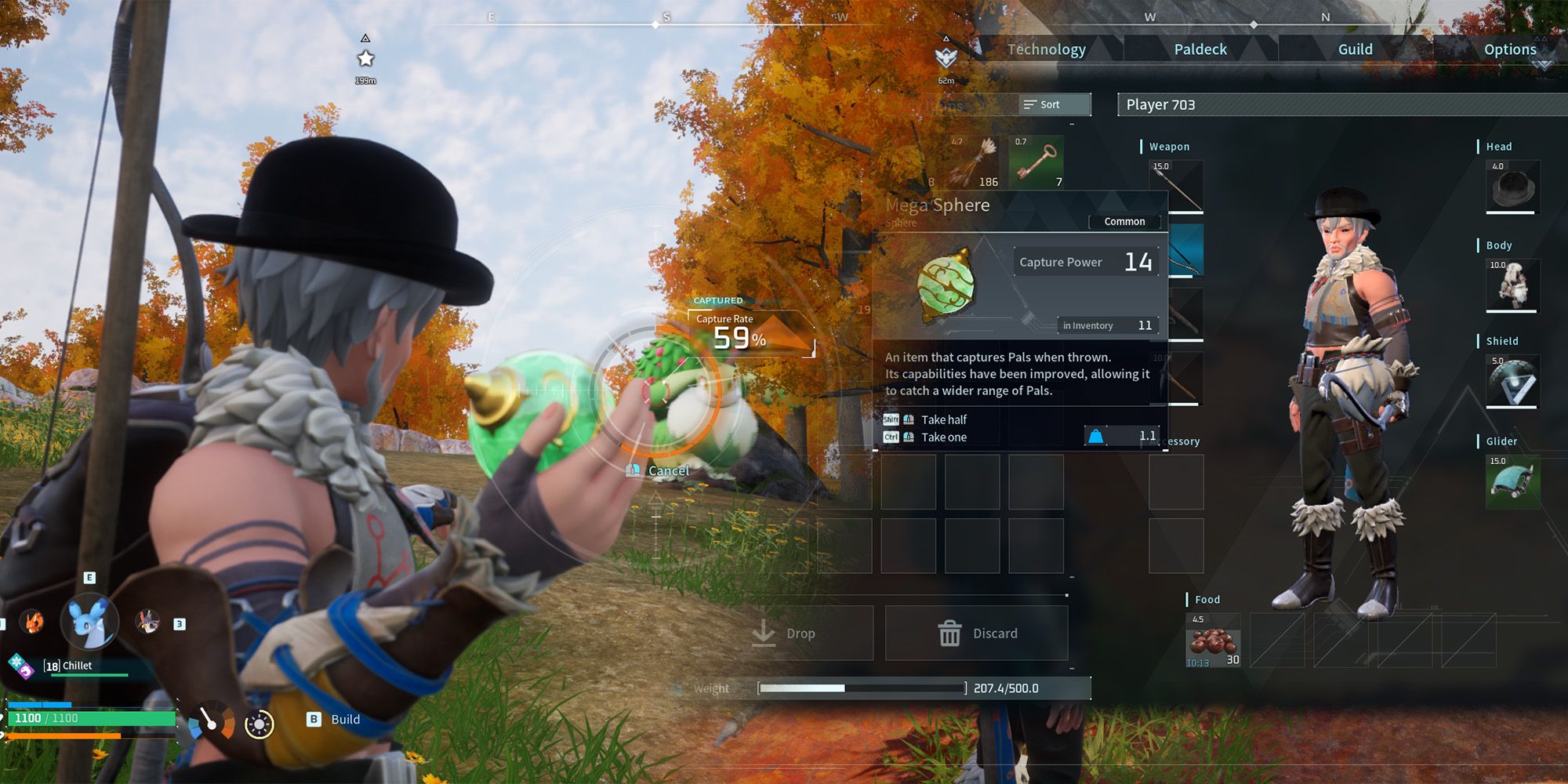Sort the inventory items
1568x784 pixels.
point(1054,104)
